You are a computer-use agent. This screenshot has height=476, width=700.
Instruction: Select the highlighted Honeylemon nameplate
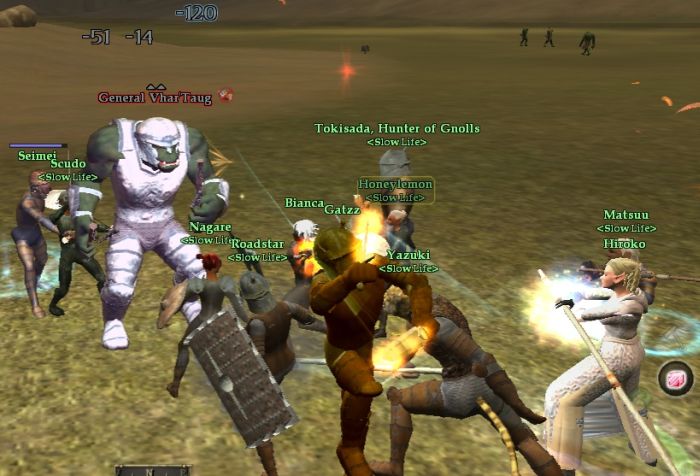(396, 185)
